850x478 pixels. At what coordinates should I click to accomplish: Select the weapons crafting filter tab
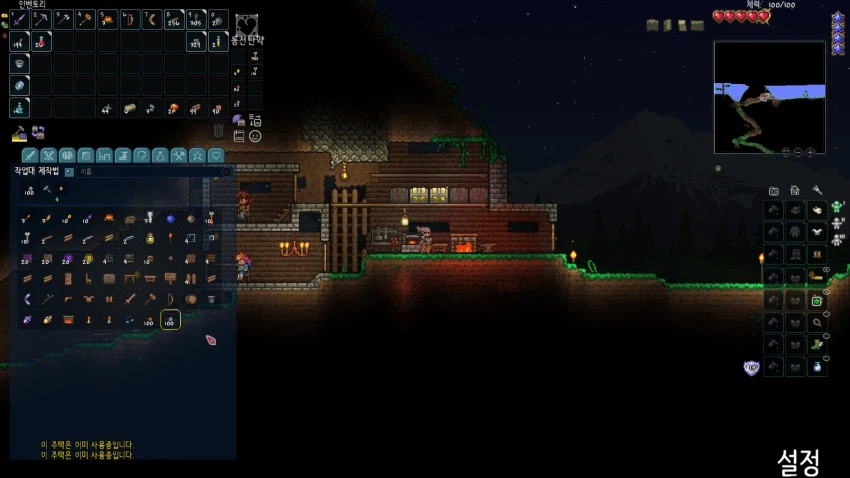point(31,155)
